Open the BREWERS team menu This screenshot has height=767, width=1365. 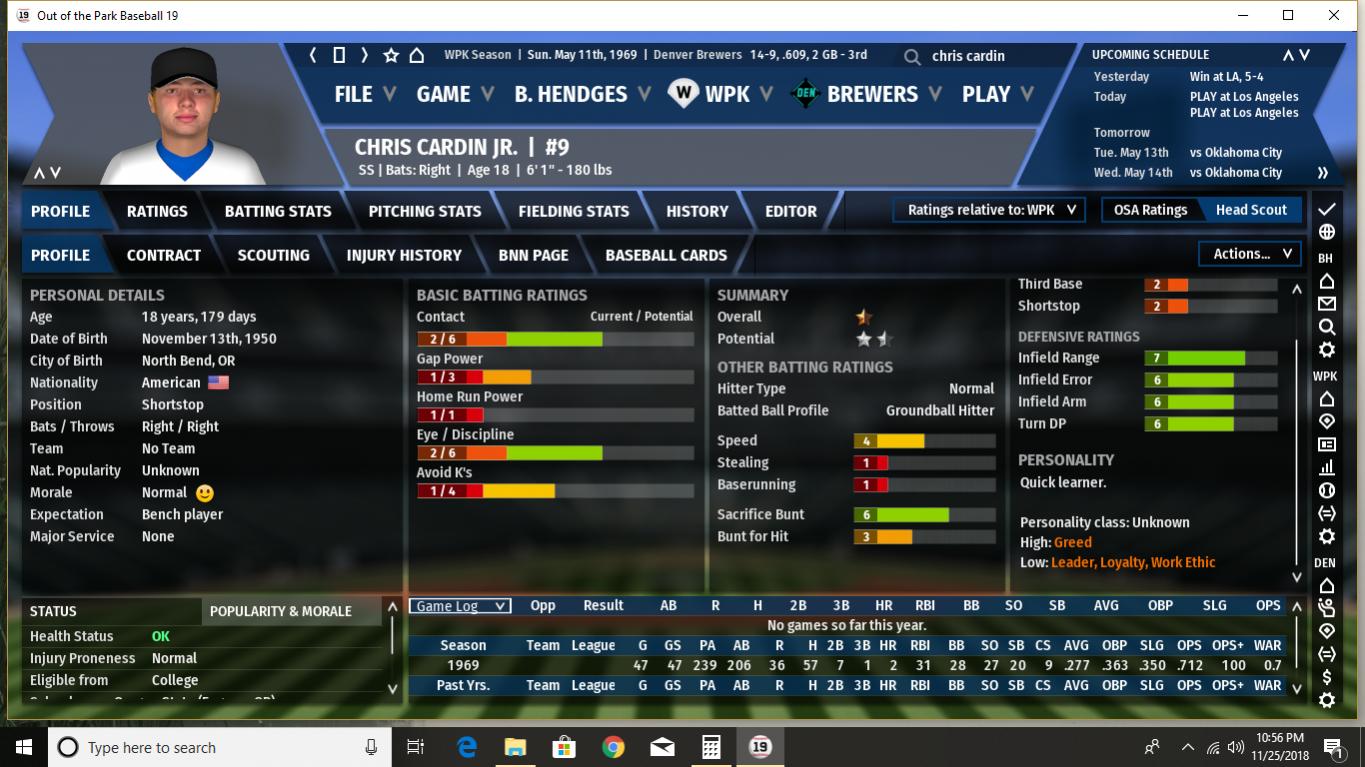tap(871, 94)
